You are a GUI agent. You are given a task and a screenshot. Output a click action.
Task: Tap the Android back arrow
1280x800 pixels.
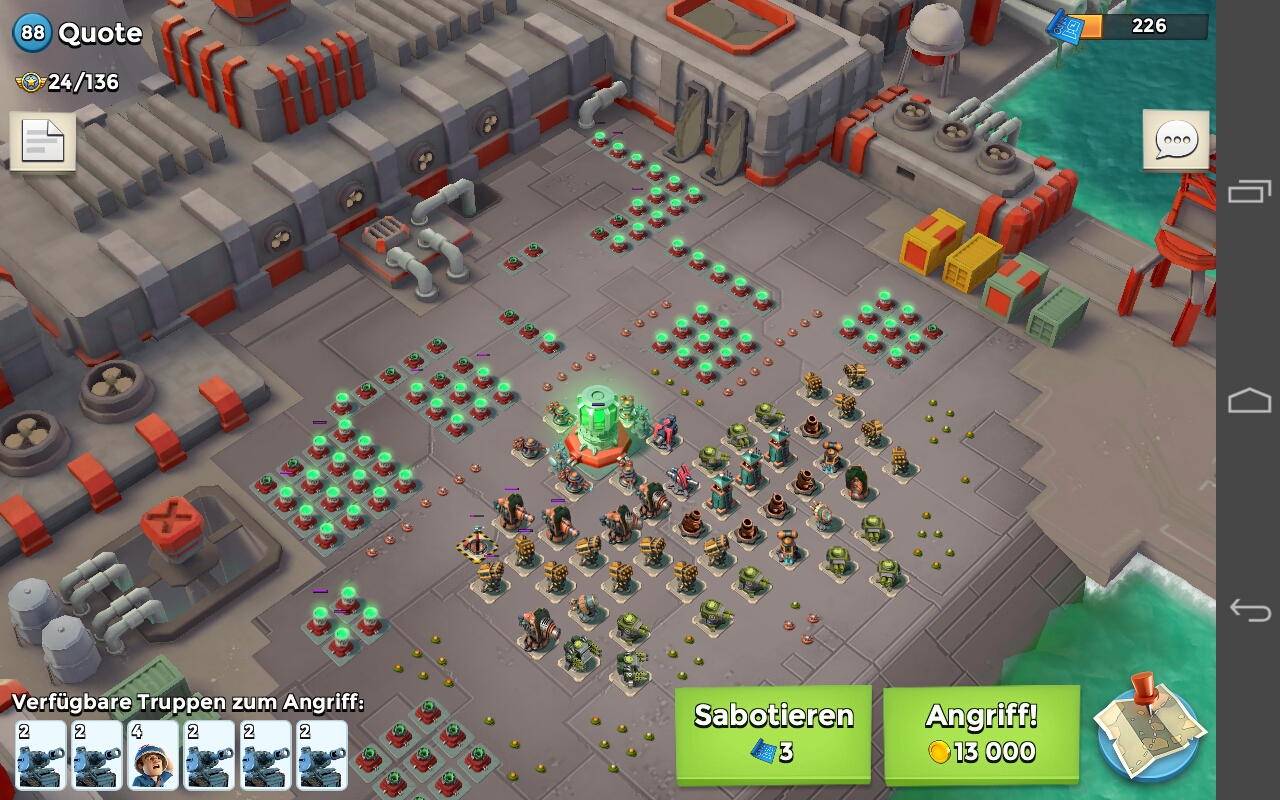(x=1249, y=609)
